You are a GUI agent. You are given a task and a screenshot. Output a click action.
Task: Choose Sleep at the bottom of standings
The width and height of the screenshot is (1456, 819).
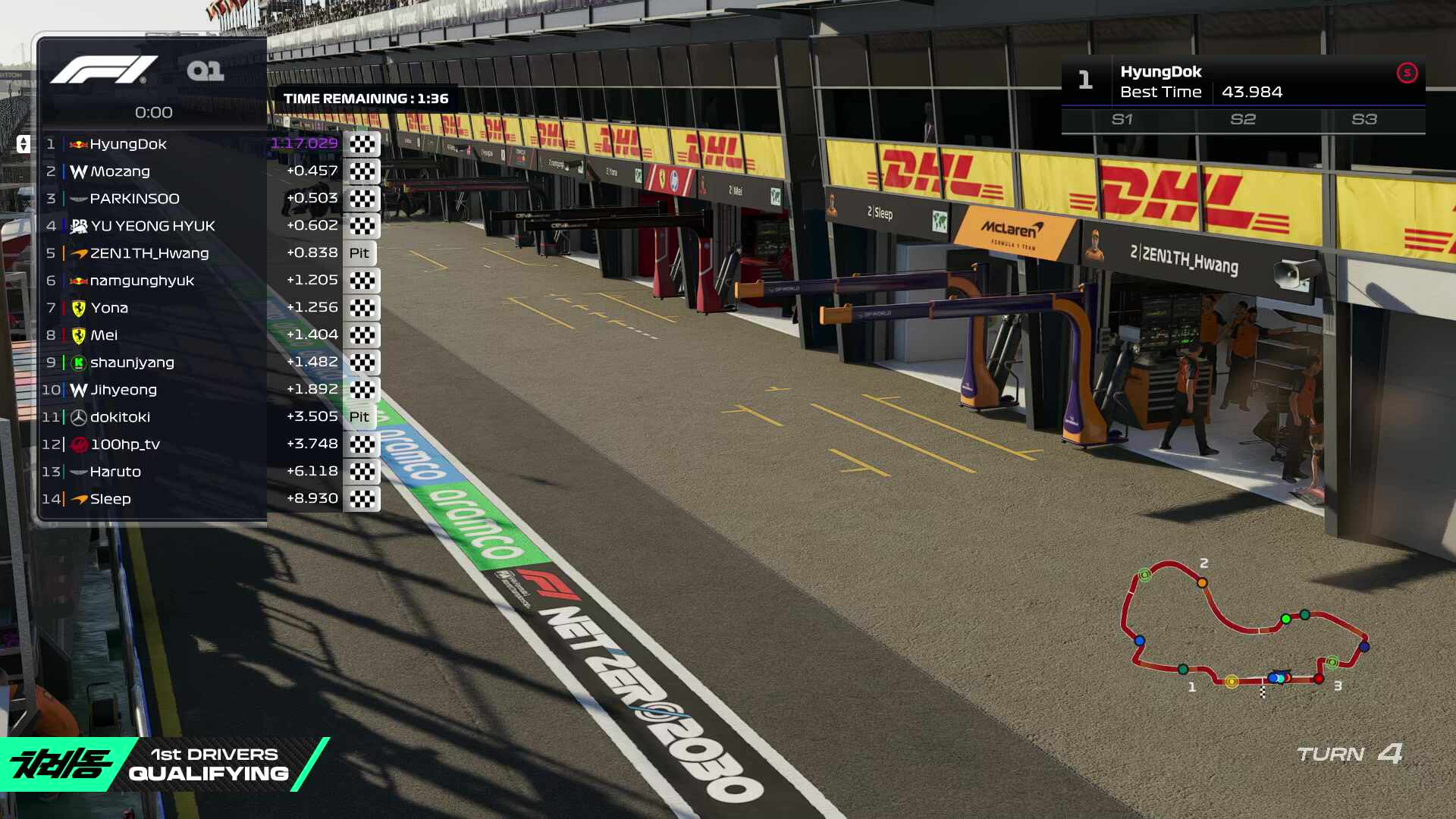click(x=111, y=499)
